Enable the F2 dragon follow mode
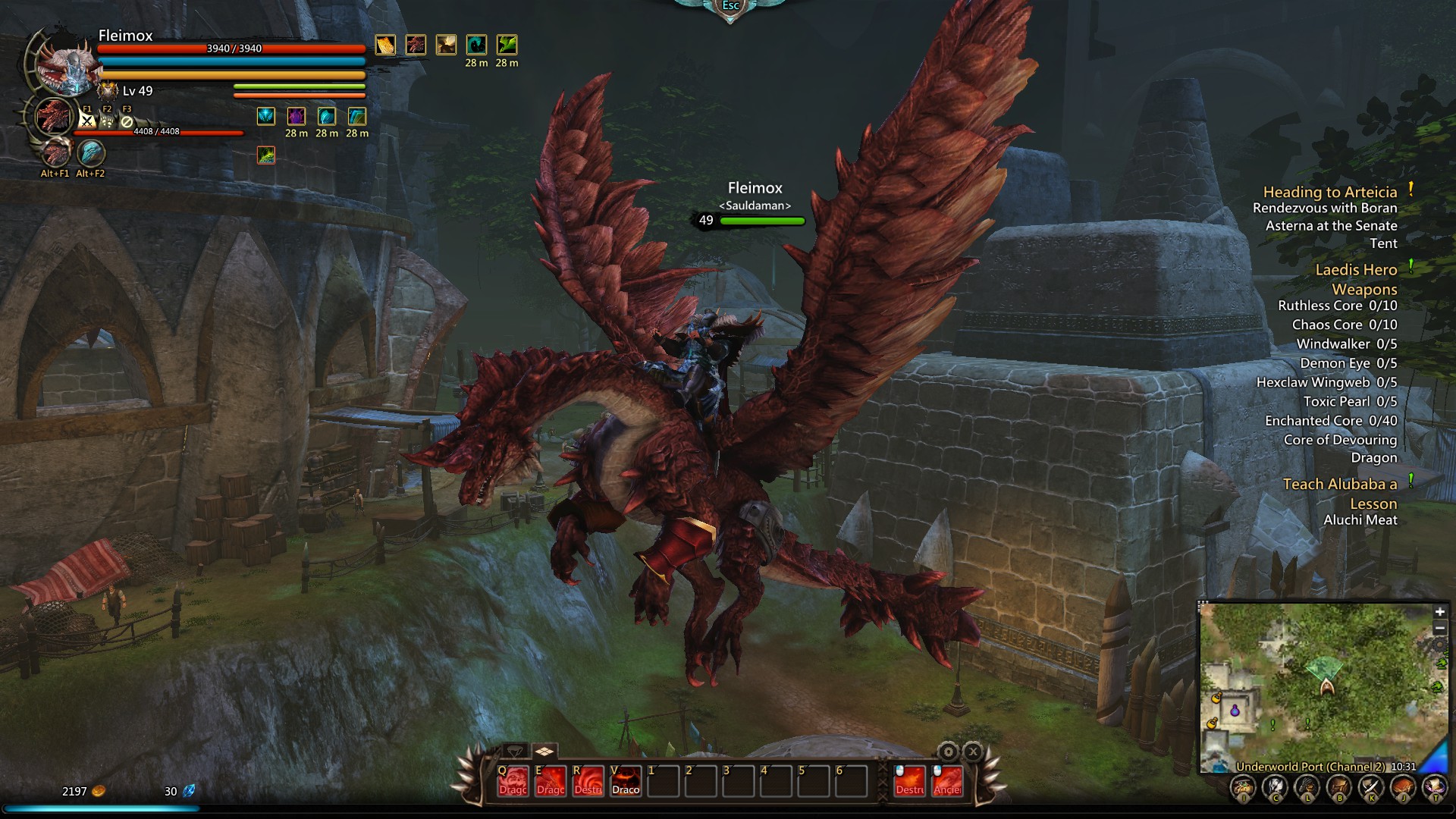 coord(107,121)
